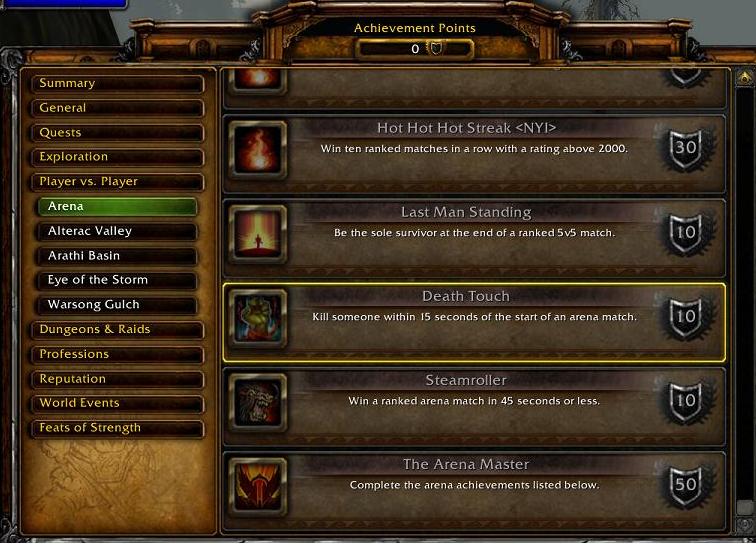Click the Player vs. Player category
This screenshot has height=543, width=756.
tap(118, 182)
